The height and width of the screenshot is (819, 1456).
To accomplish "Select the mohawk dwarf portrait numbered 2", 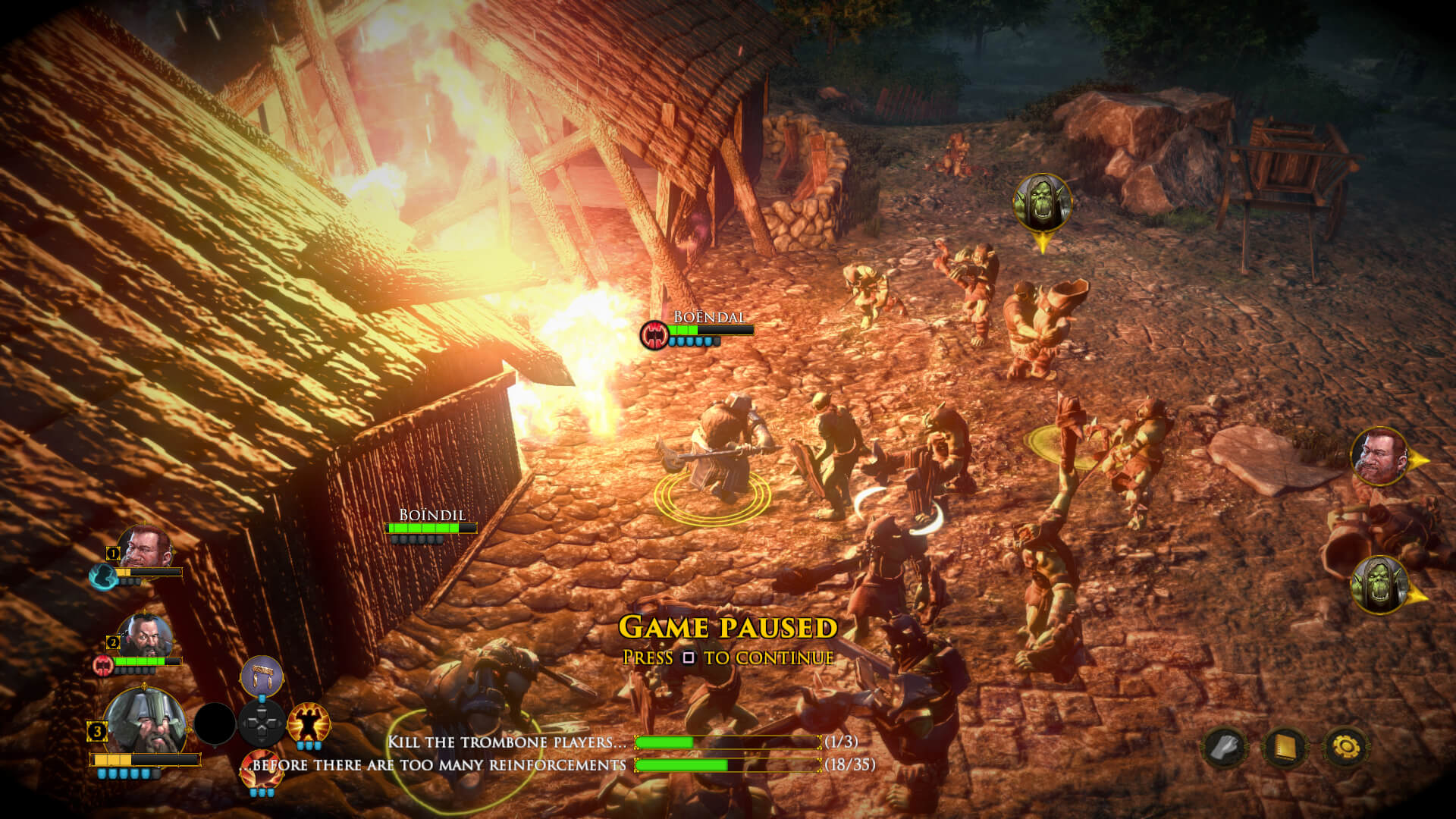I will (145, 637).
